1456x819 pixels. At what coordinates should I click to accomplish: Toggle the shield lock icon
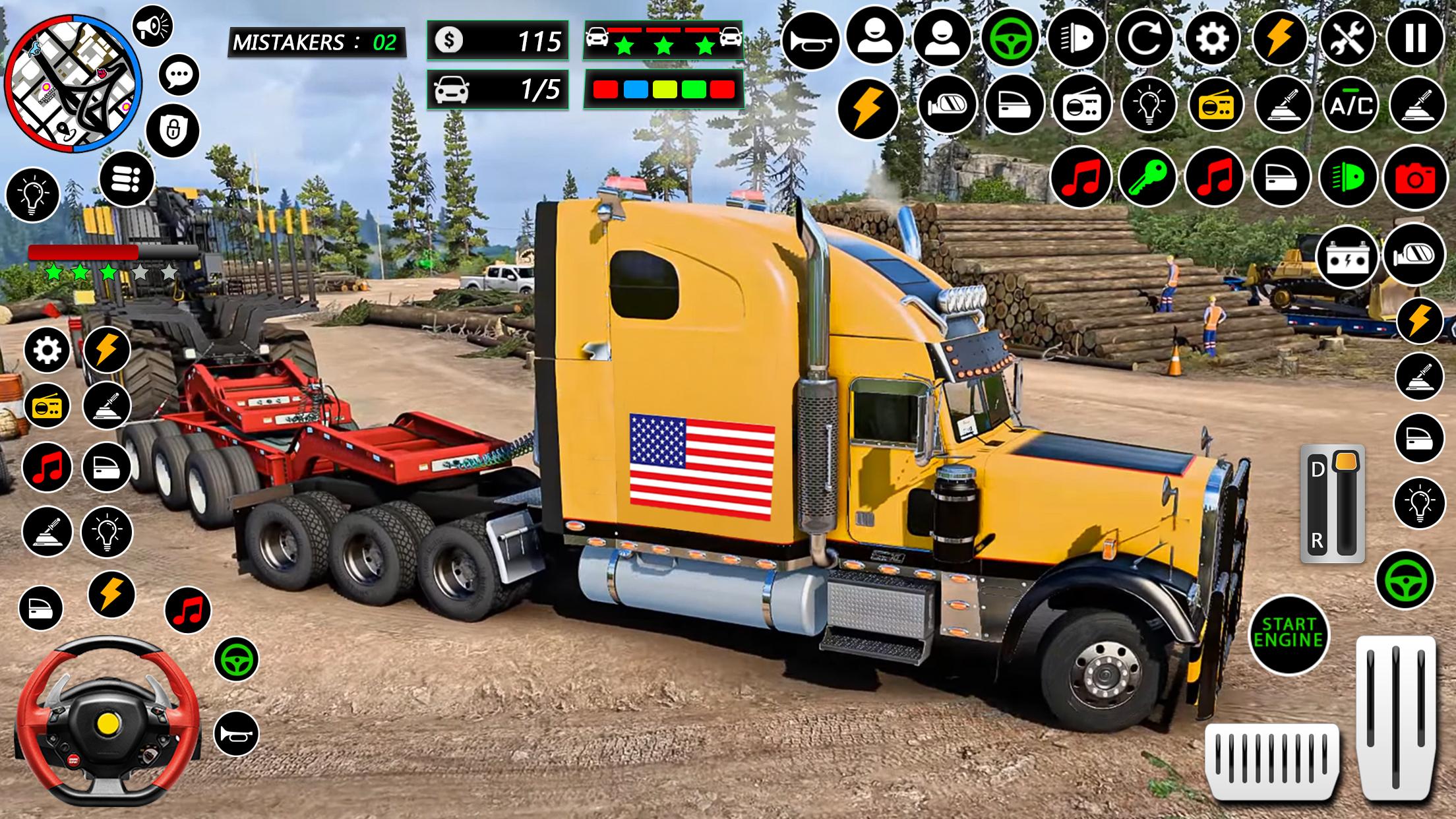173,130
